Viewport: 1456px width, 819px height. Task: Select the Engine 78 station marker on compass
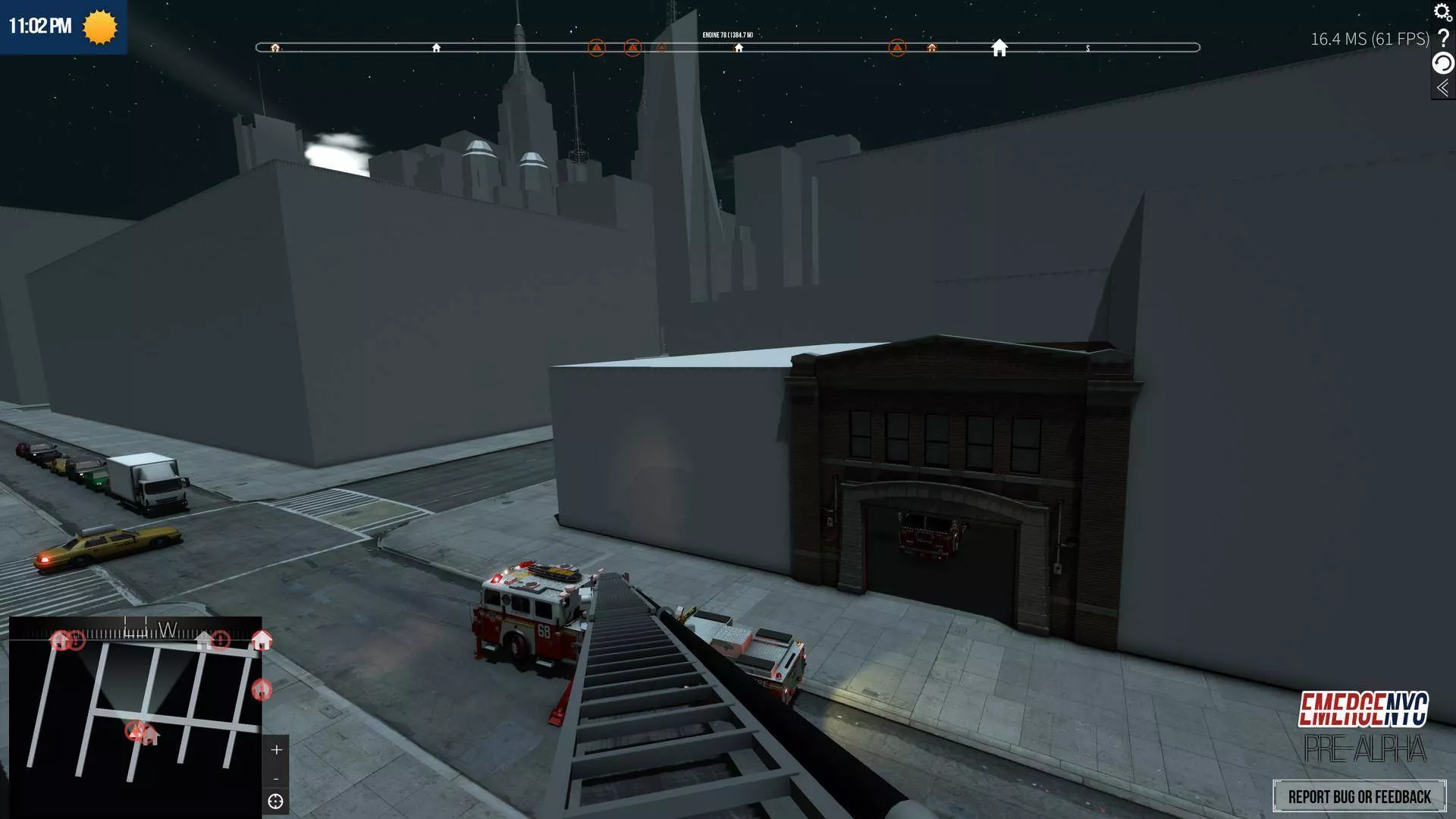(739, 48)
